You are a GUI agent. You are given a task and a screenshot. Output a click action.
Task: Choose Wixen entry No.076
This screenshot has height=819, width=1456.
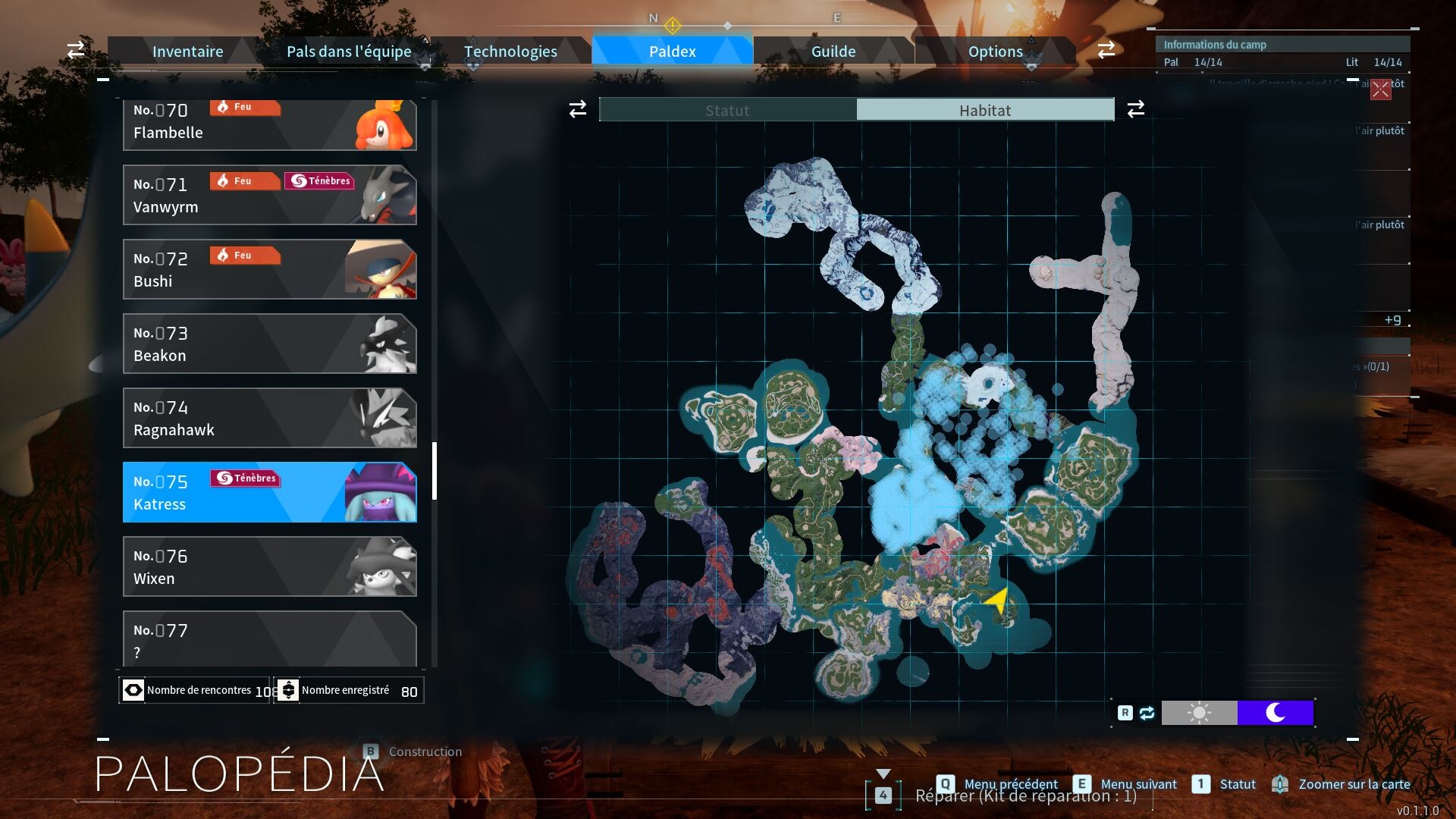coord(269,566)
